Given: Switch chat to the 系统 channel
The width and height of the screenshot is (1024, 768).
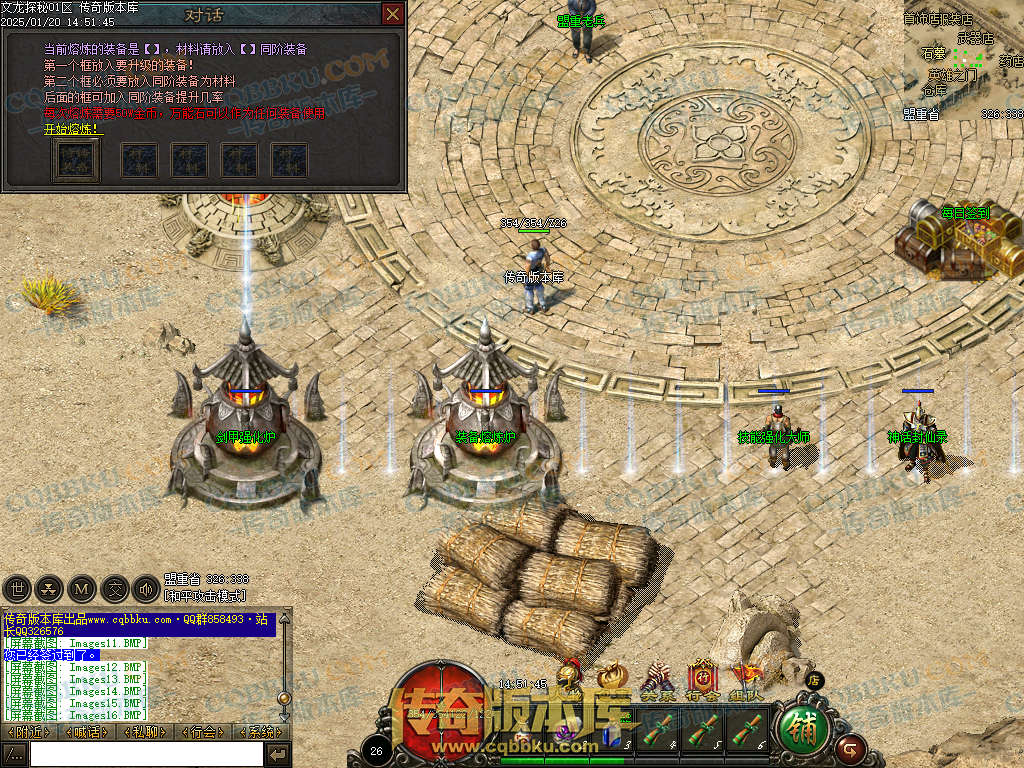Looking at the screenshot, I should 262,732.
